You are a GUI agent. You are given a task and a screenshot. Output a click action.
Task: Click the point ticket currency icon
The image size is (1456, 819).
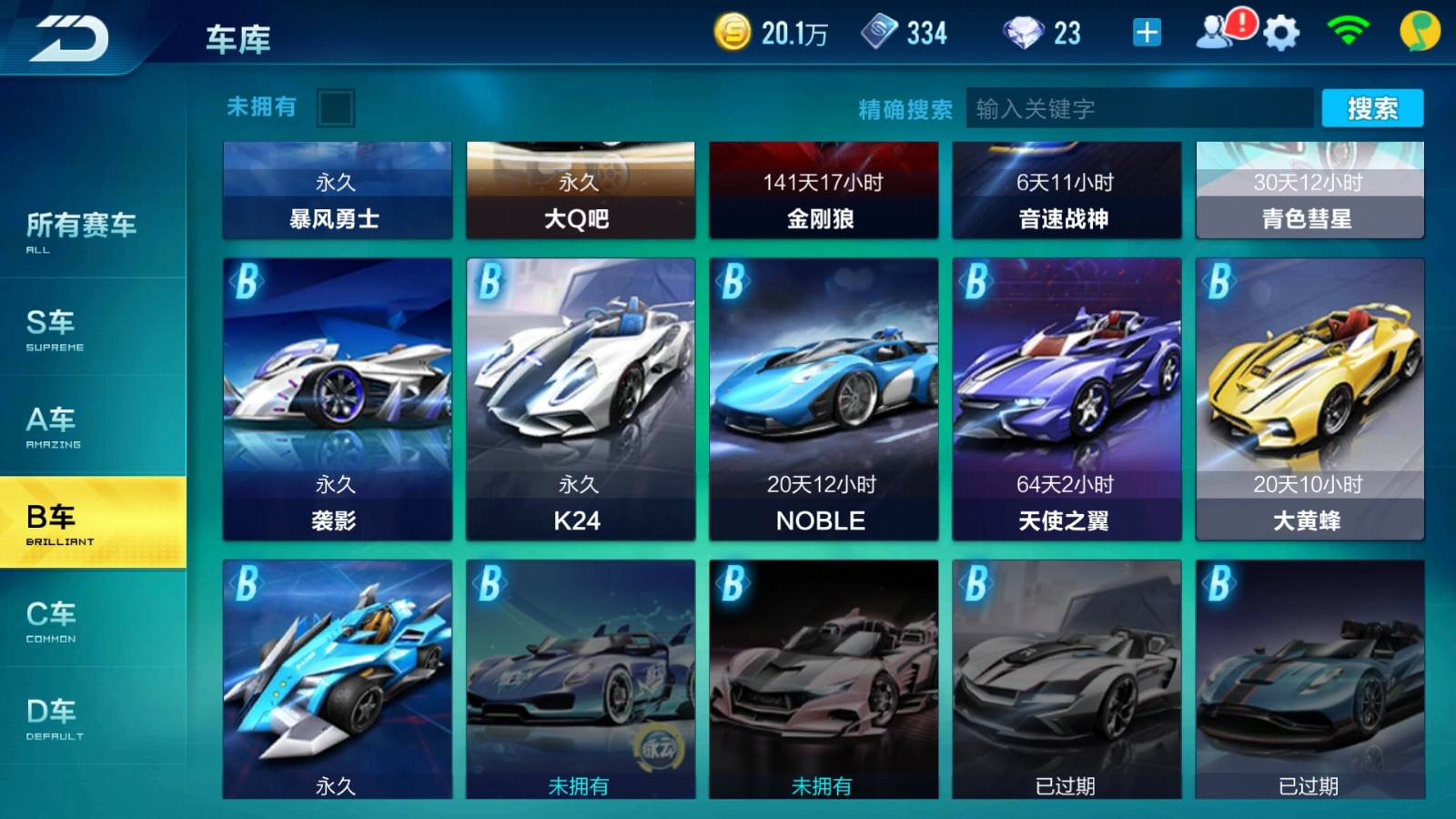click(x=876, y=33)
